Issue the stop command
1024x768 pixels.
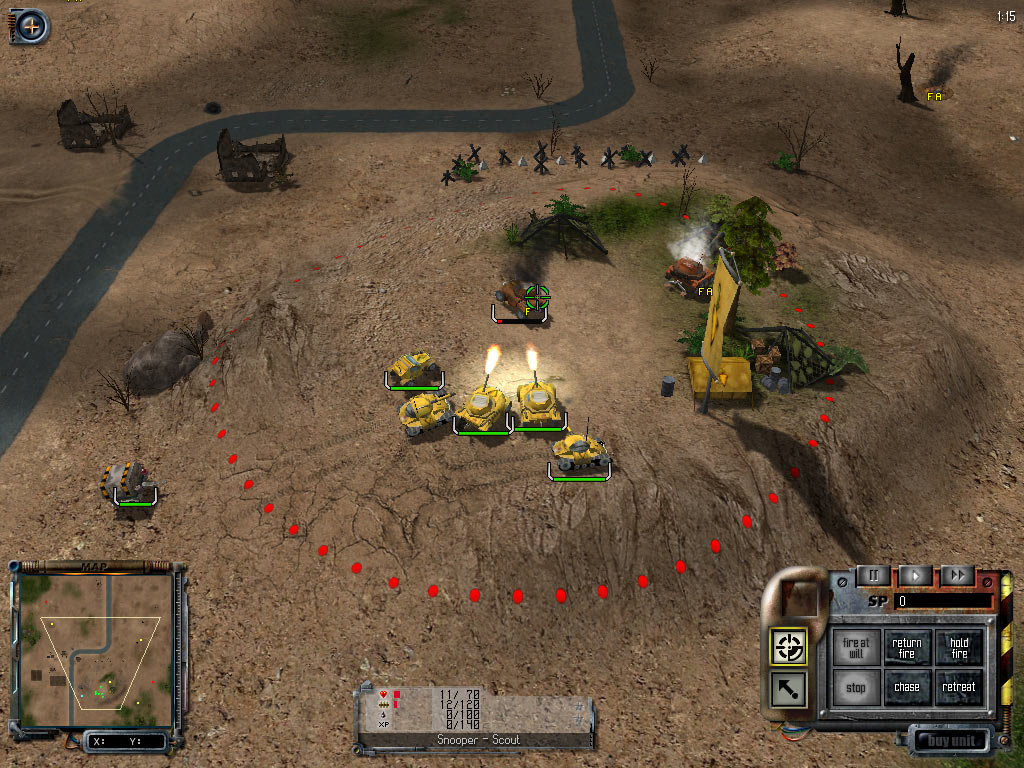click(x=856, y=688)
